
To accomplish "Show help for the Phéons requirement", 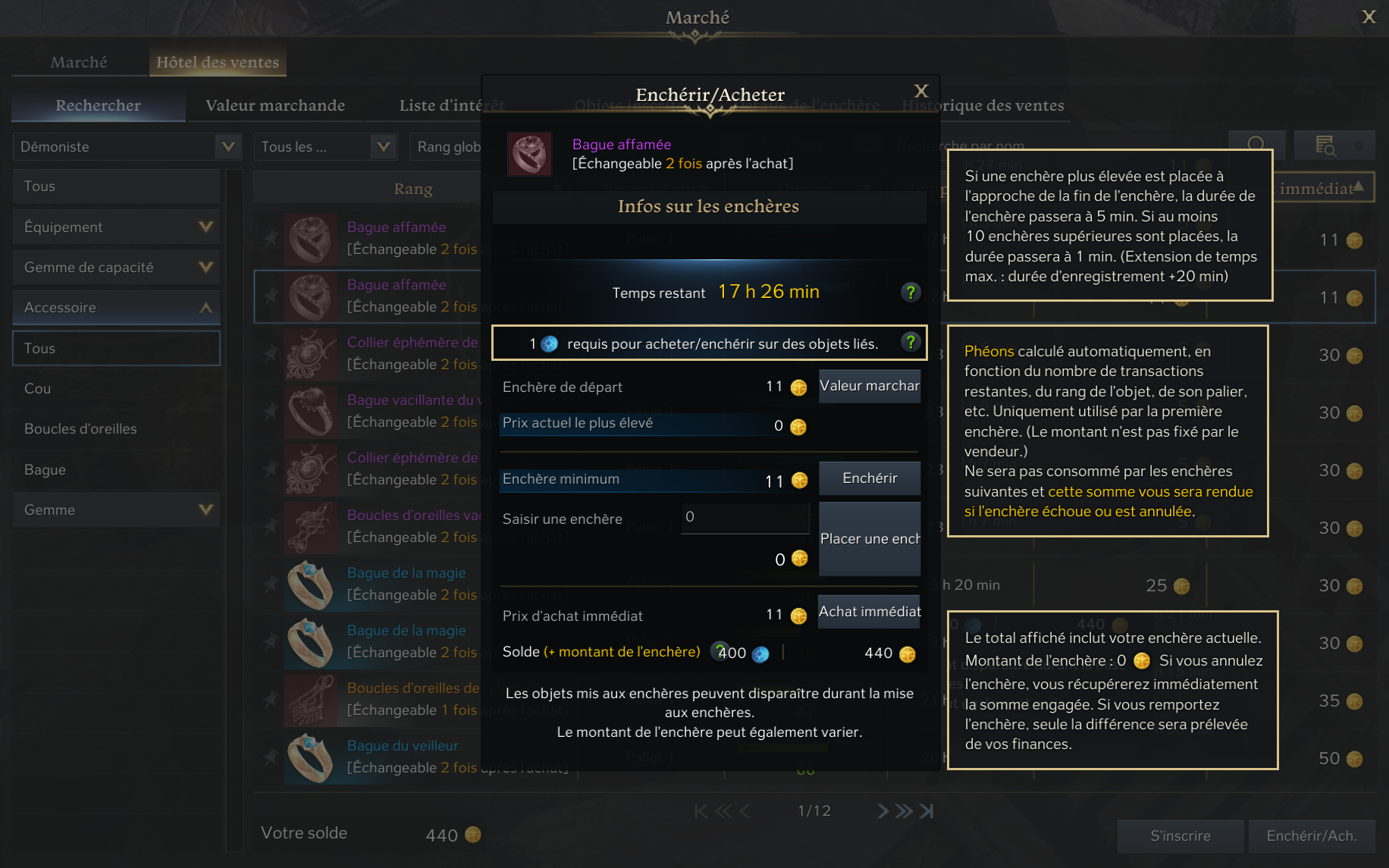I will pyautogui.click(x=911, y=343).
